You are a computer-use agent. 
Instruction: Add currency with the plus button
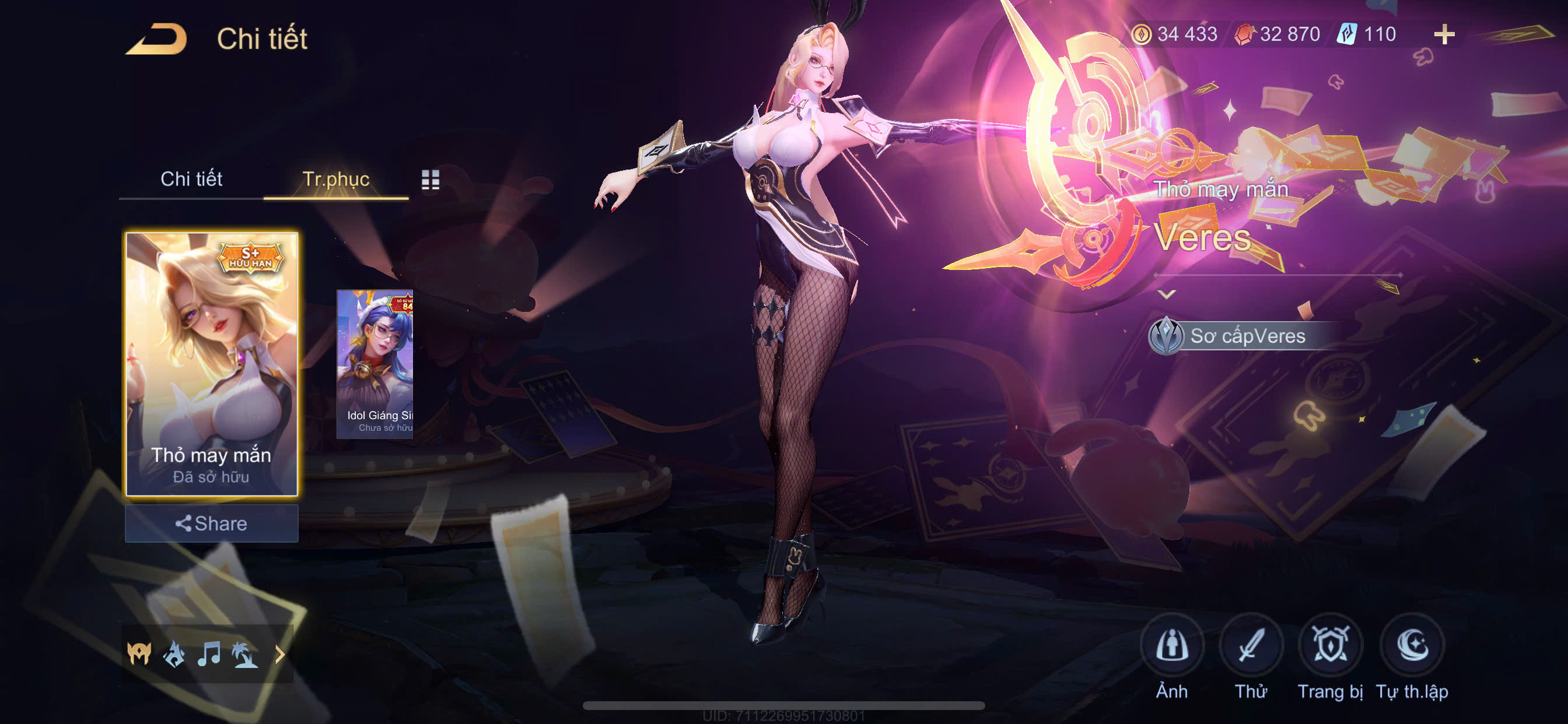1444,34
